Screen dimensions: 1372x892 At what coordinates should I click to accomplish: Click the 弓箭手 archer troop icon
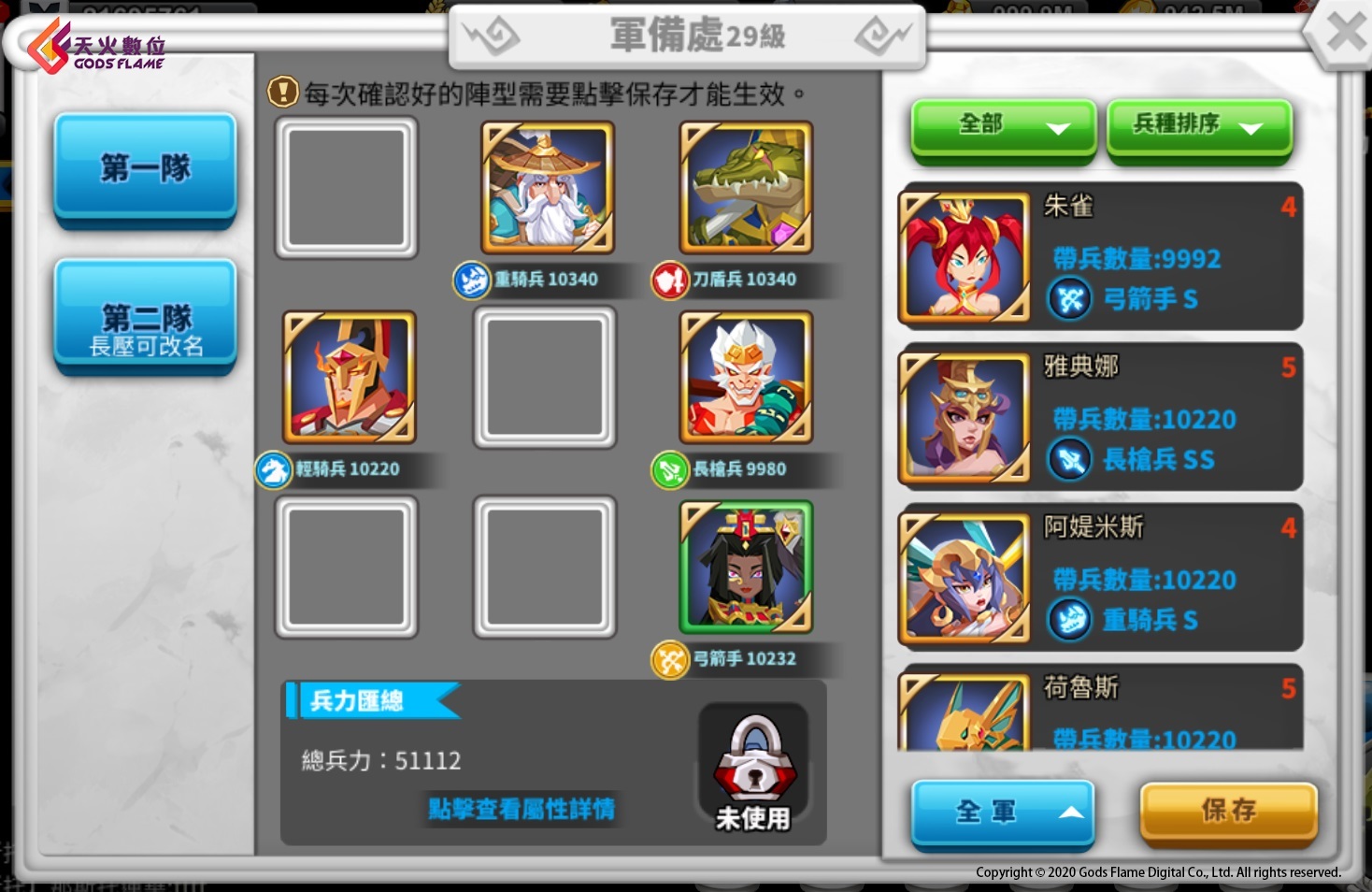(669, 658)
